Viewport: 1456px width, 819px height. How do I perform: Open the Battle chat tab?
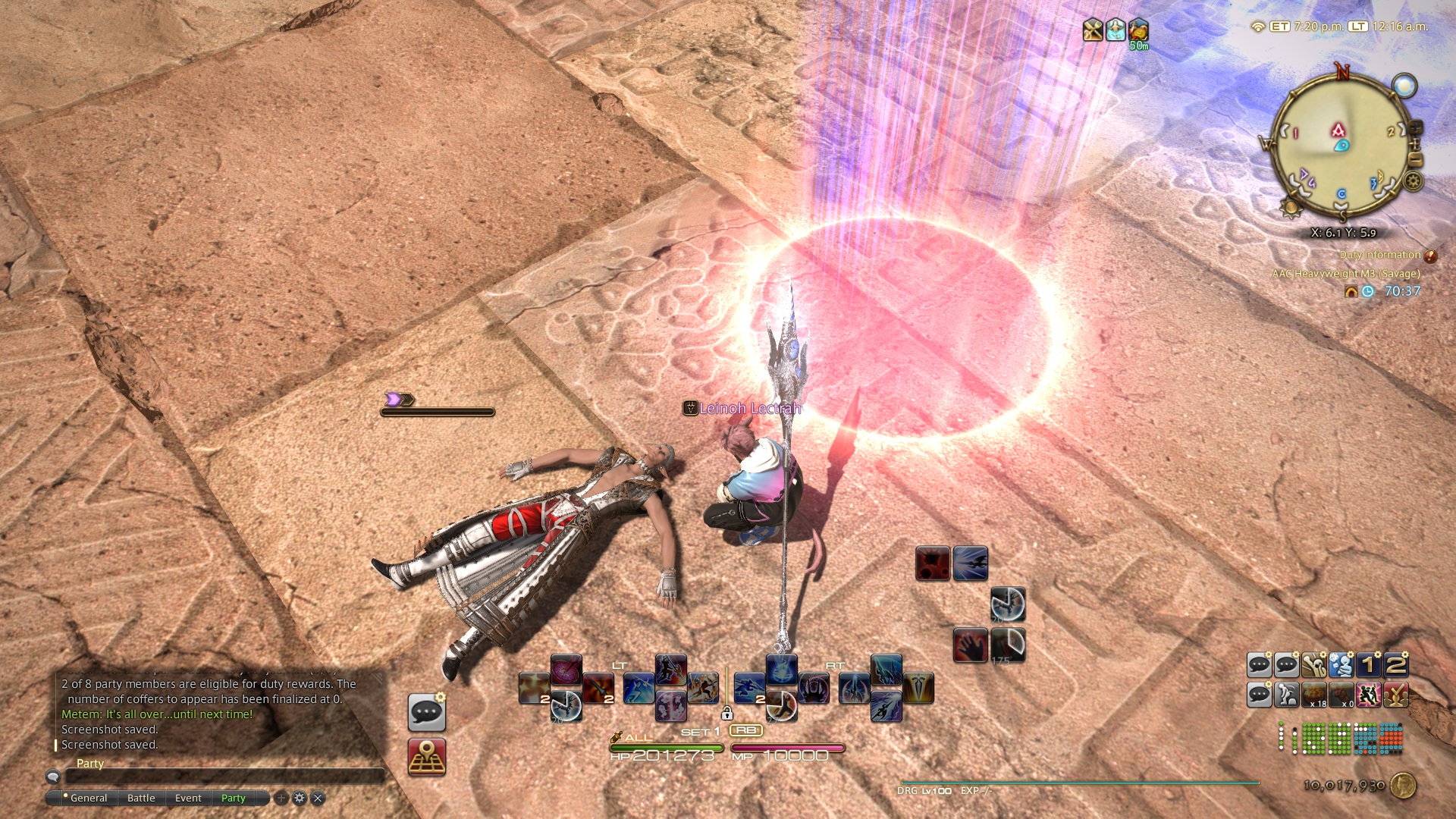tap(141, 798)
